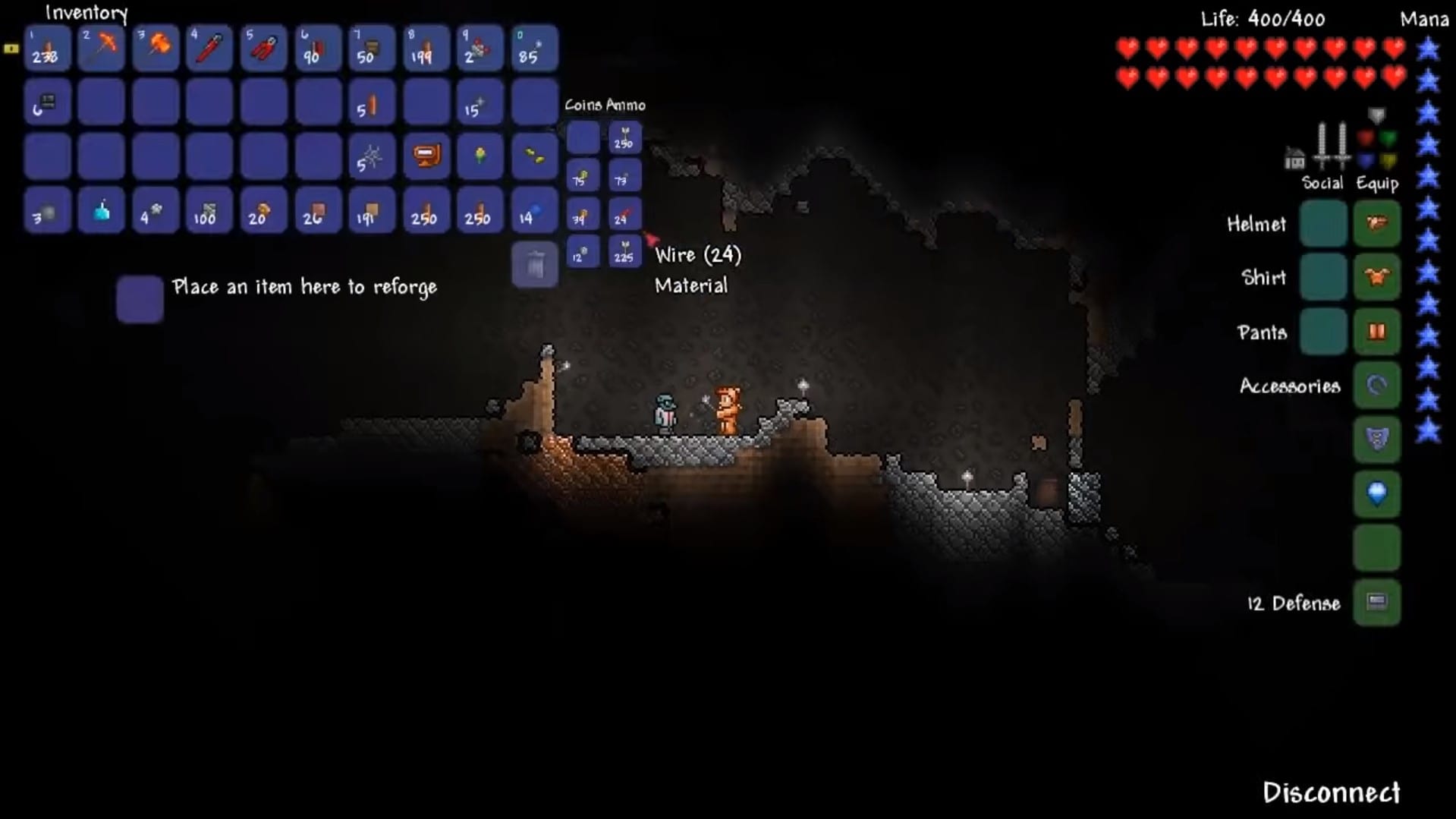This screenshot has width=1456, height=819.
Task: Click the Disconnect button
Action: click(x=1333, y=792)
